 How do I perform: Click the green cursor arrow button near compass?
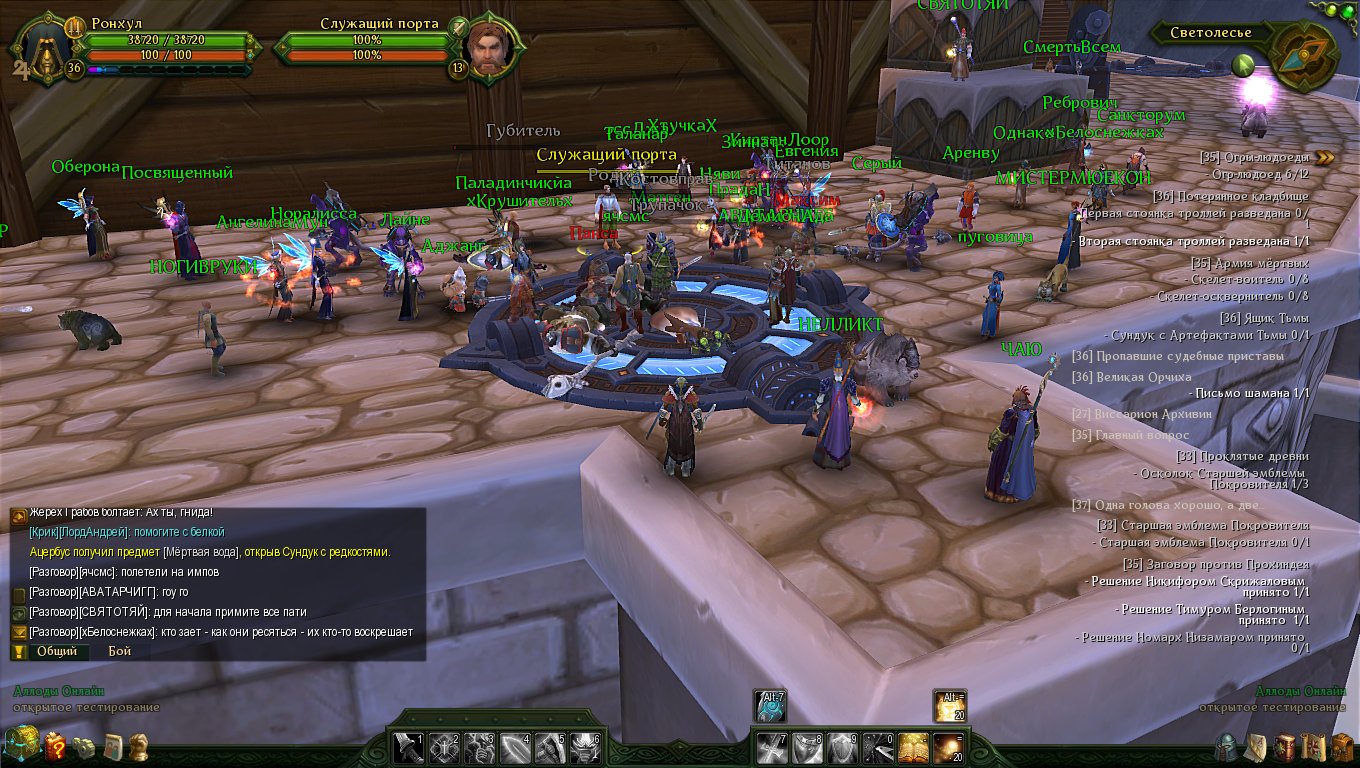coord(1243,66)
